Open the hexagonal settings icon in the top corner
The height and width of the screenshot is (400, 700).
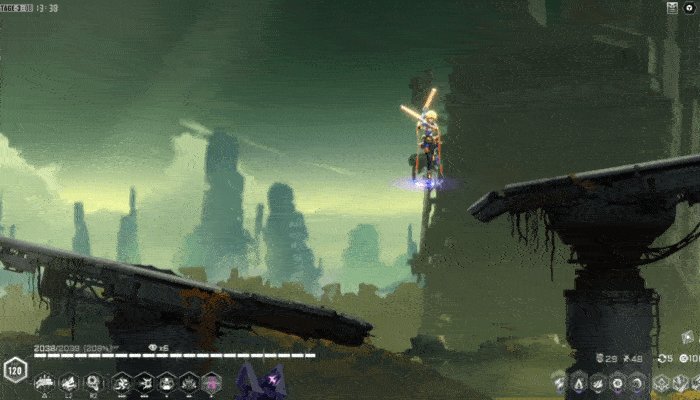coord(690,7)
